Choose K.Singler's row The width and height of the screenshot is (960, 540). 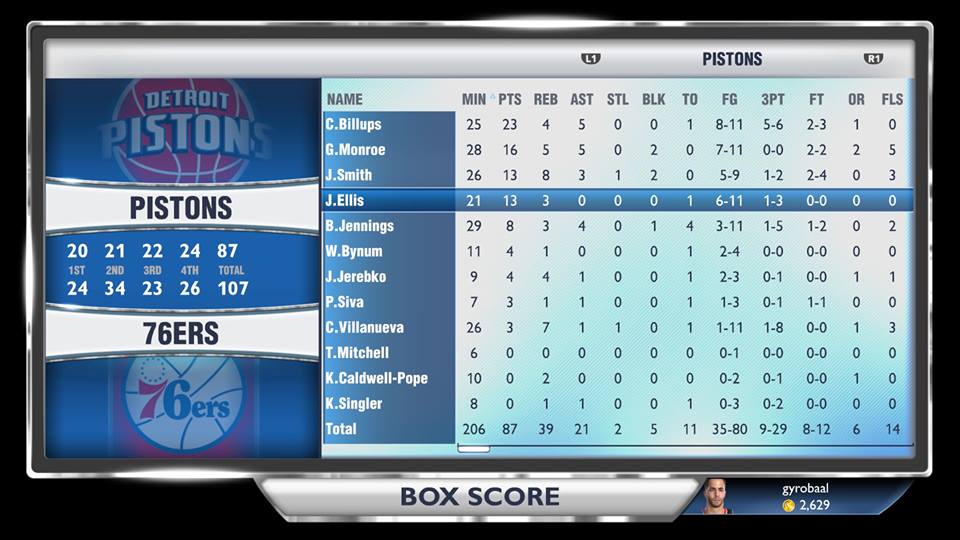click(389, 404)
